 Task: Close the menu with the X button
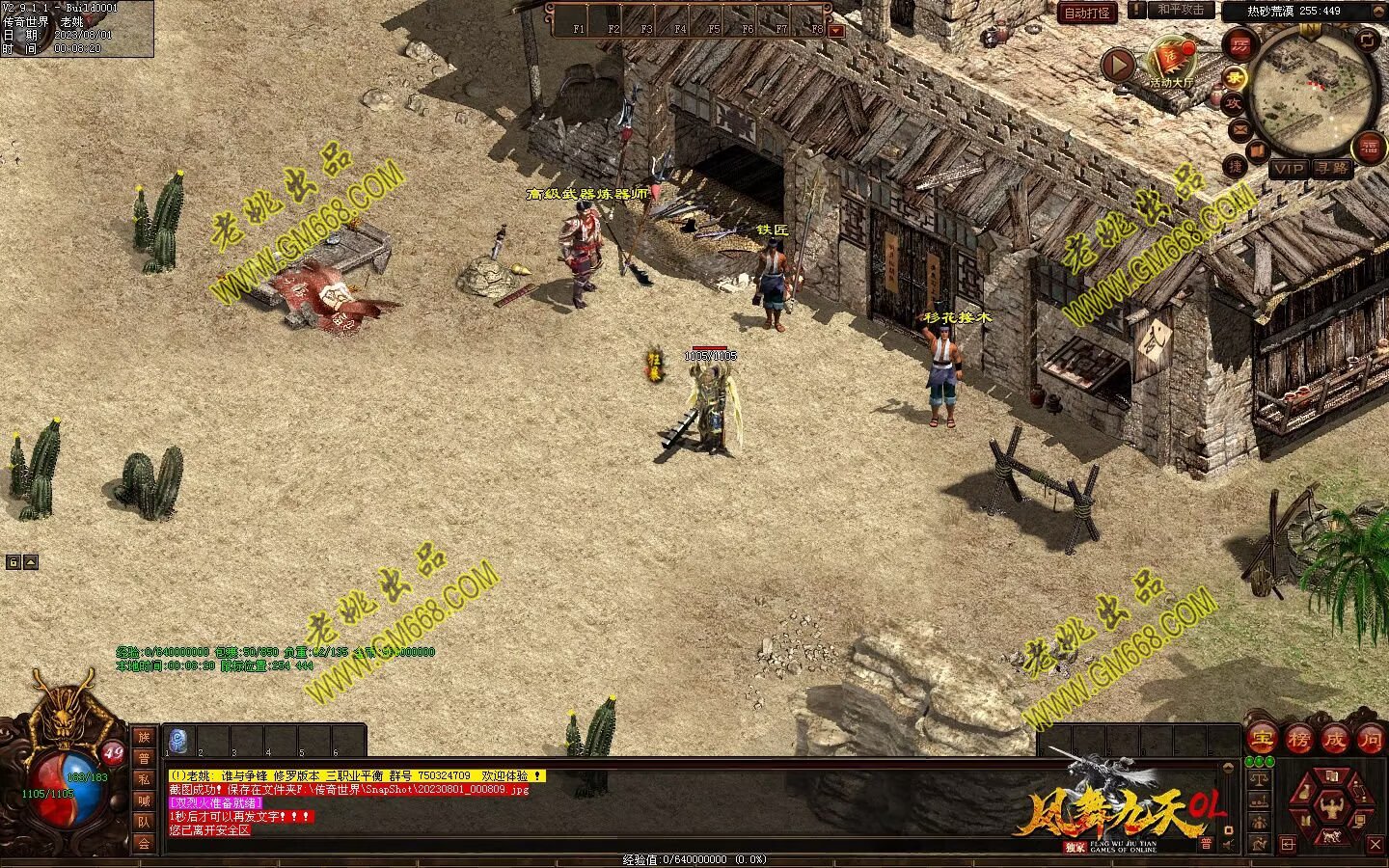[x=1375, y=846]
